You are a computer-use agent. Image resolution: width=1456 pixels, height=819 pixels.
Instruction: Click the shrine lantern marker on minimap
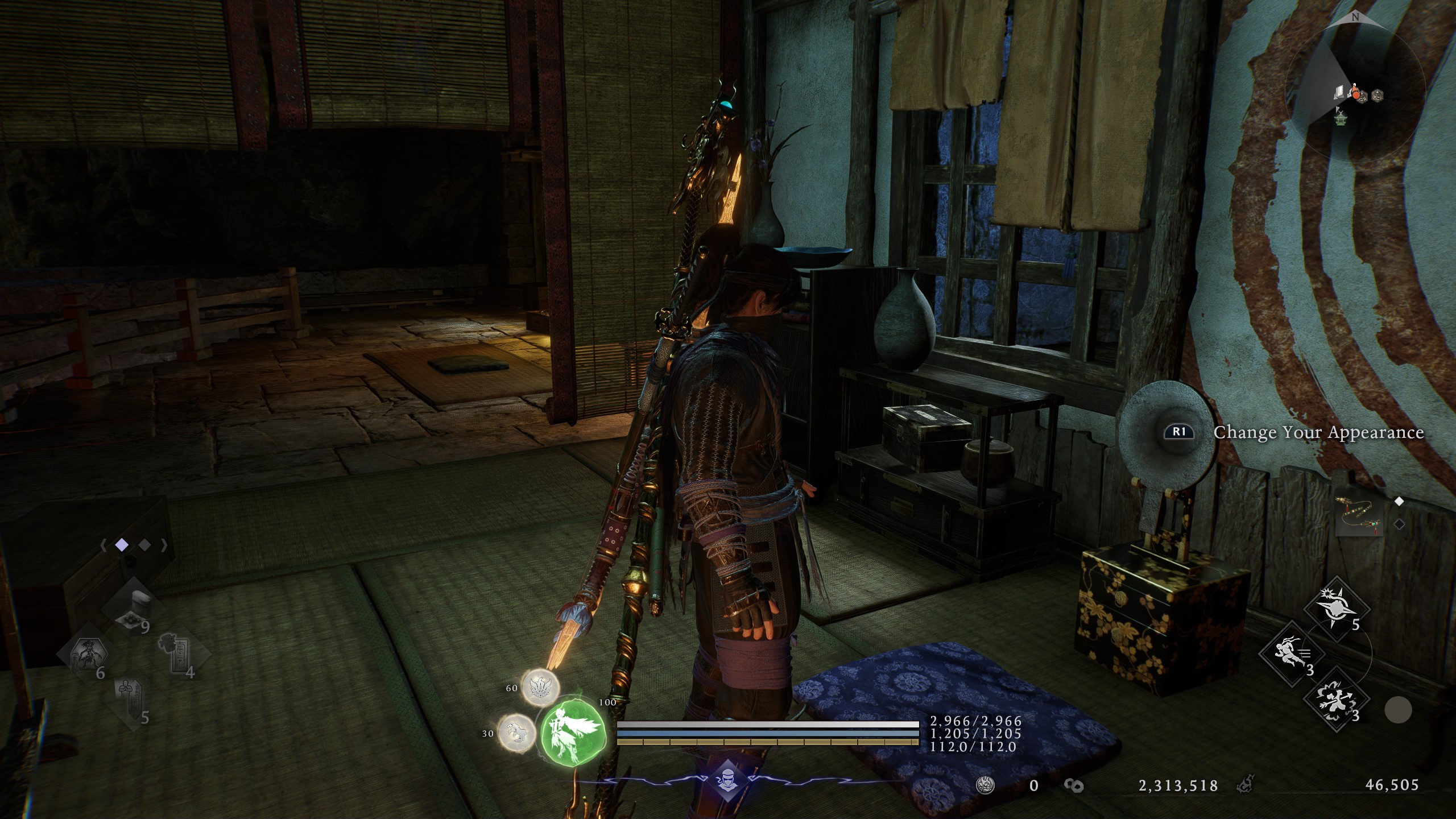(x=1341, y=119)
